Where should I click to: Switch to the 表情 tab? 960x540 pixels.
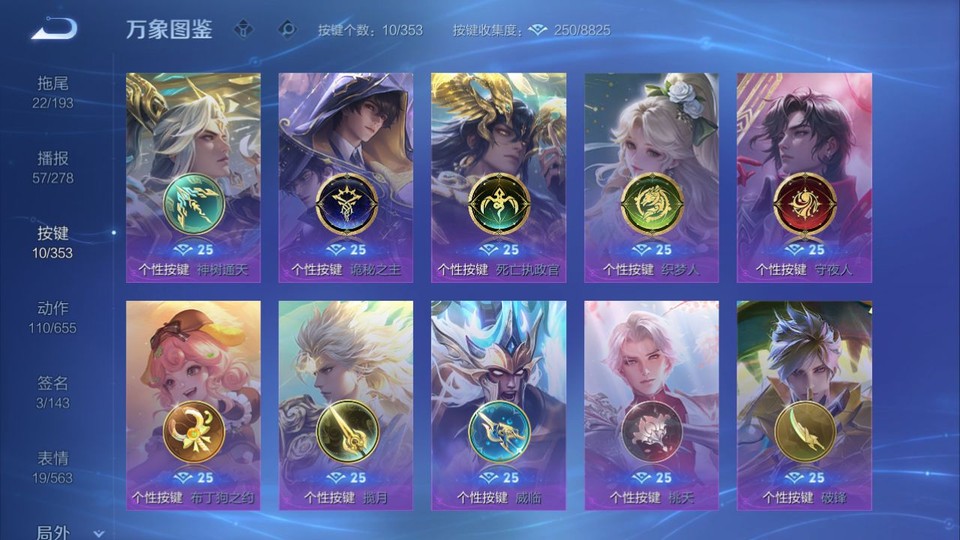pos(53,466)
